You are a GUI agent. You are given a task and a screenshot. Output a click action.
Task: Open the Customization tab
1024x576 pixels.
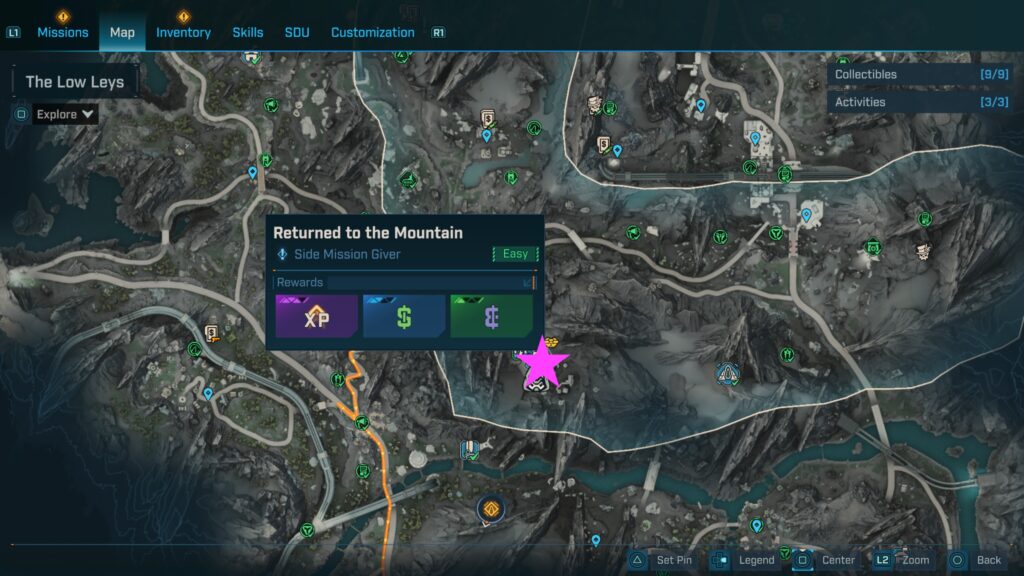(373, 32)
